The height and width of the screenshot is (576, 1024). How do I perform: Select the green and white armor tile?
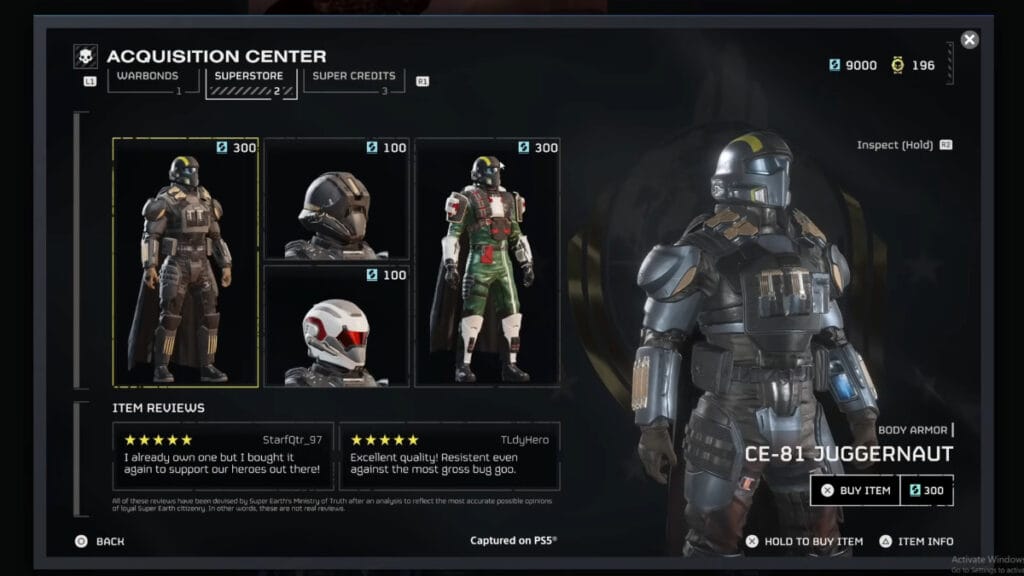pos(488,262)
